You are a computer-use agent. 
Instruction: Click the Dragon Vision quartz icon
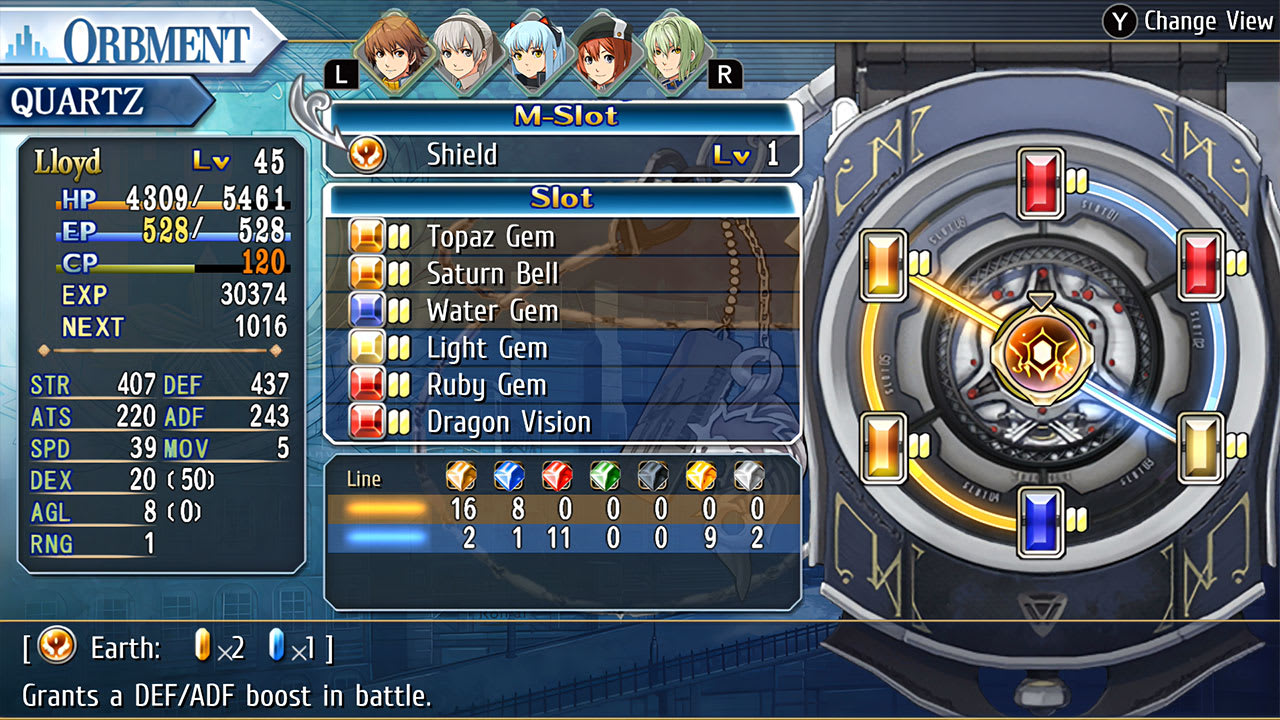[x=366, y=422]
